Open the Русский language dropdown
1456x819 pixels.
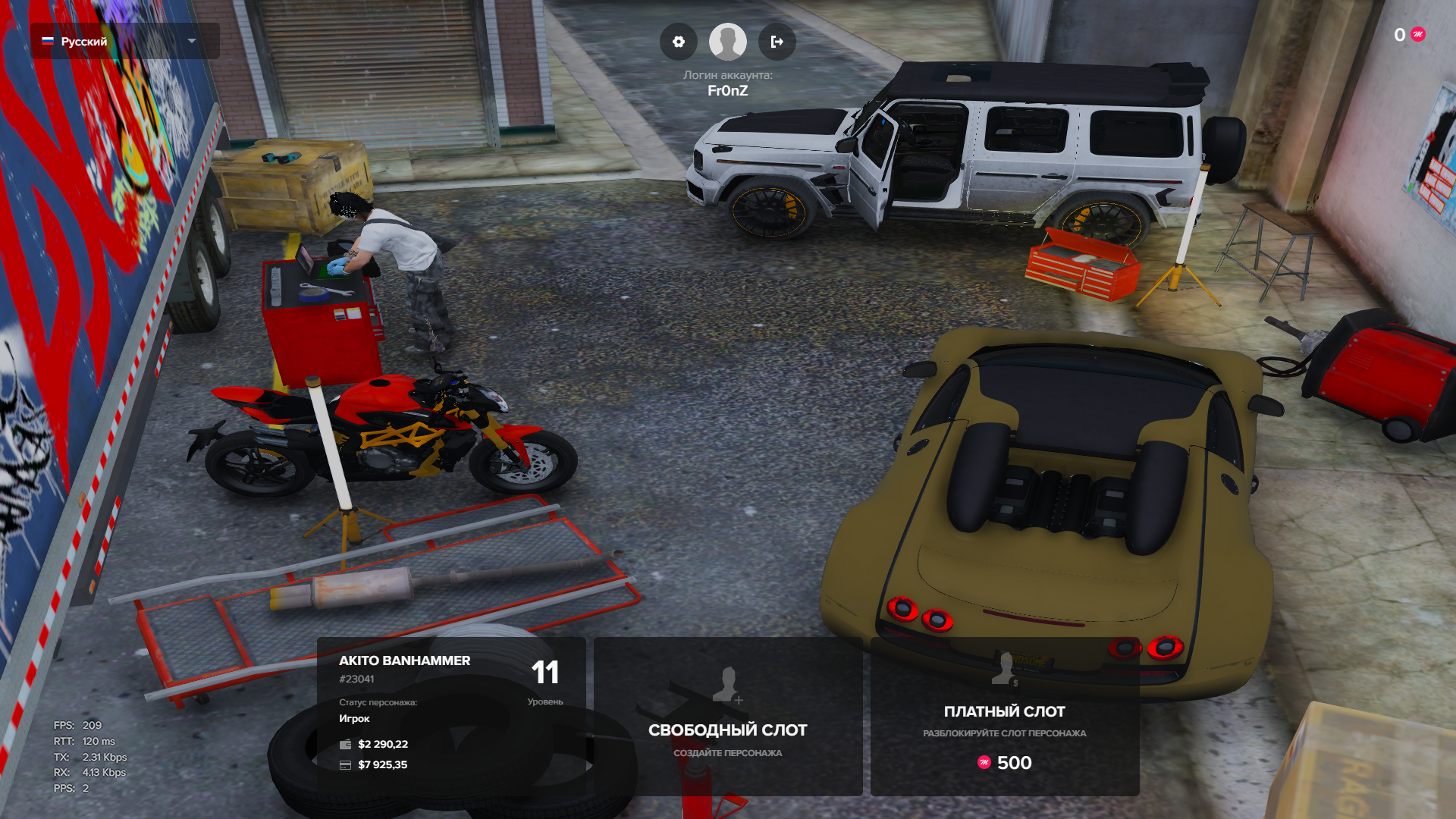click(125, 41)
